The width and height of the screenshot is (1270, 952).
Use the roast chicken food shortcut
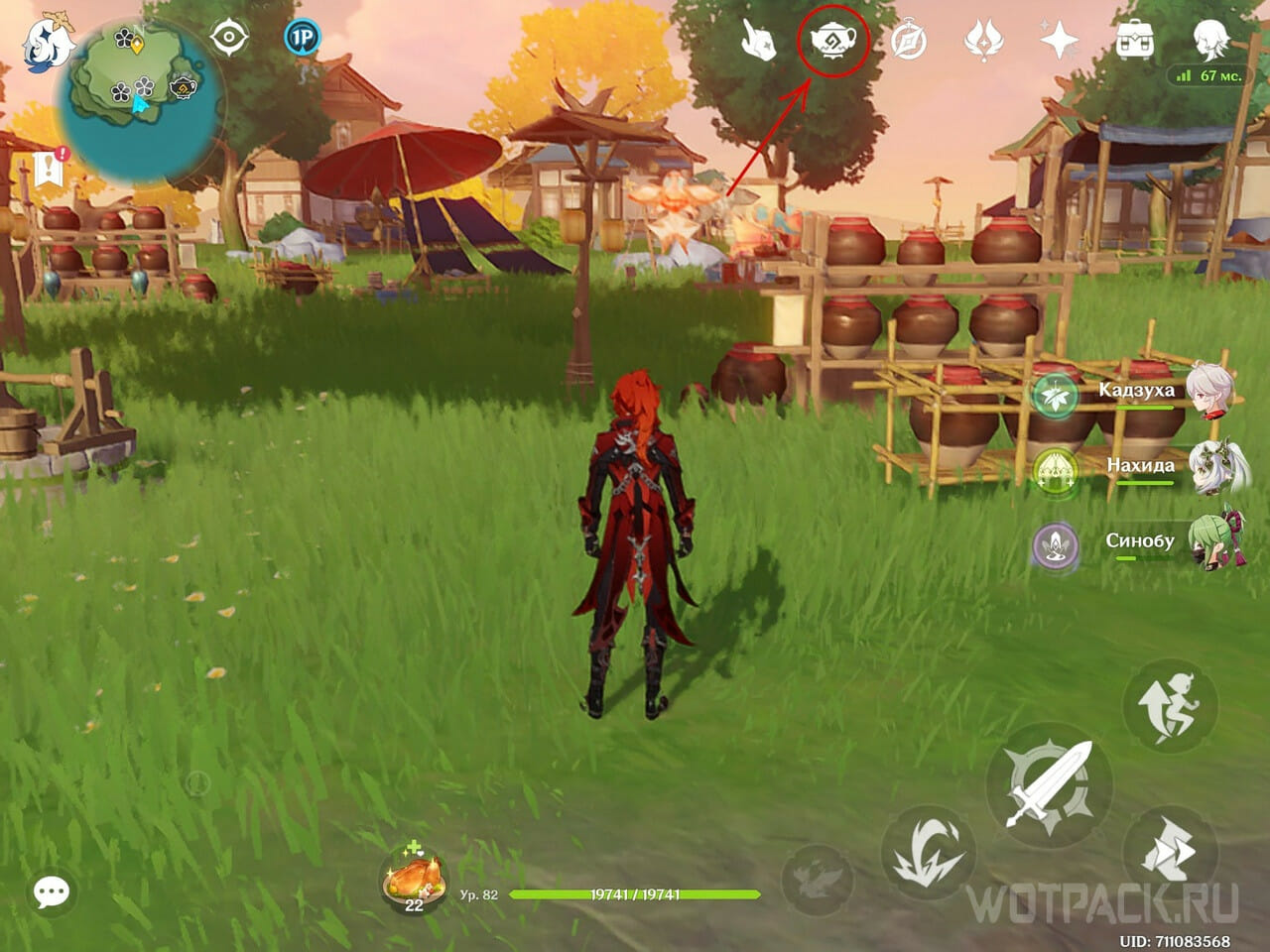[x=414, y=877]
